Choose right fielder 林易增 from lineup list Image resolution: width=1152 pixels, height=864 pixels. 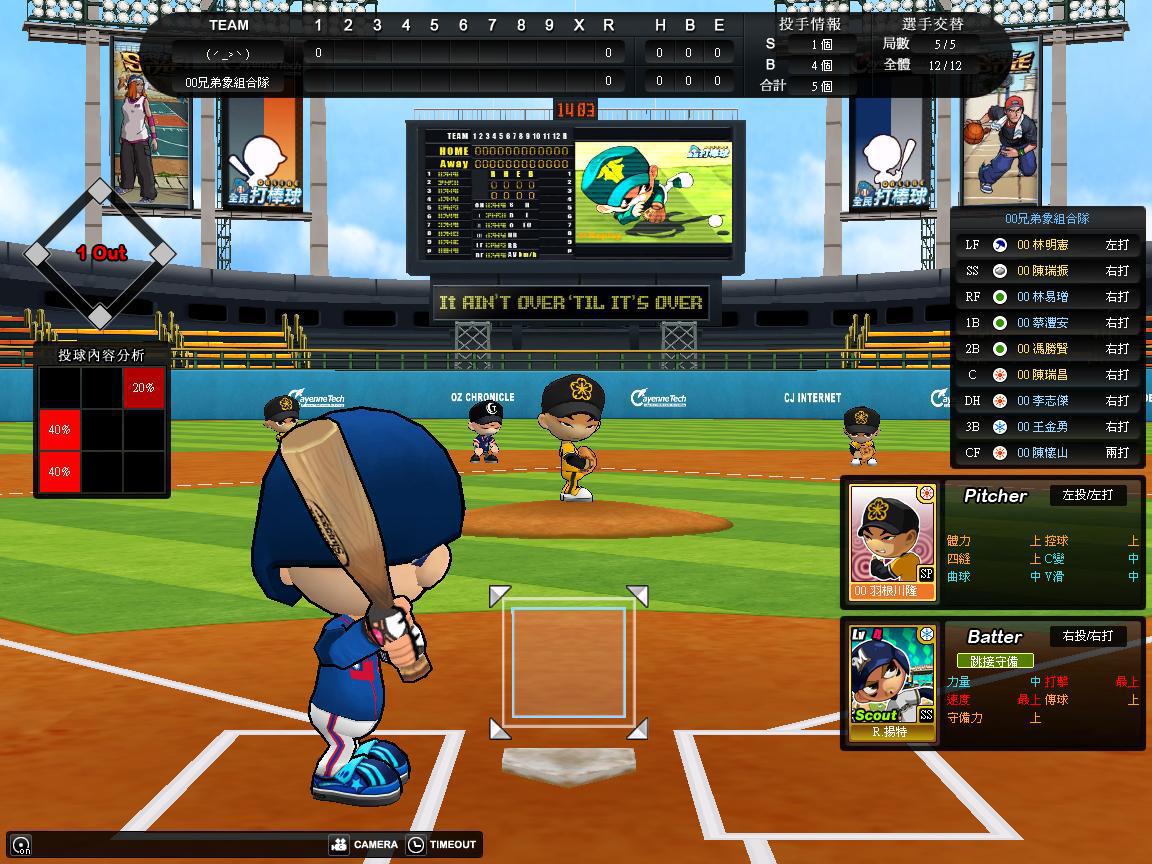click(x=1046, y=296)
